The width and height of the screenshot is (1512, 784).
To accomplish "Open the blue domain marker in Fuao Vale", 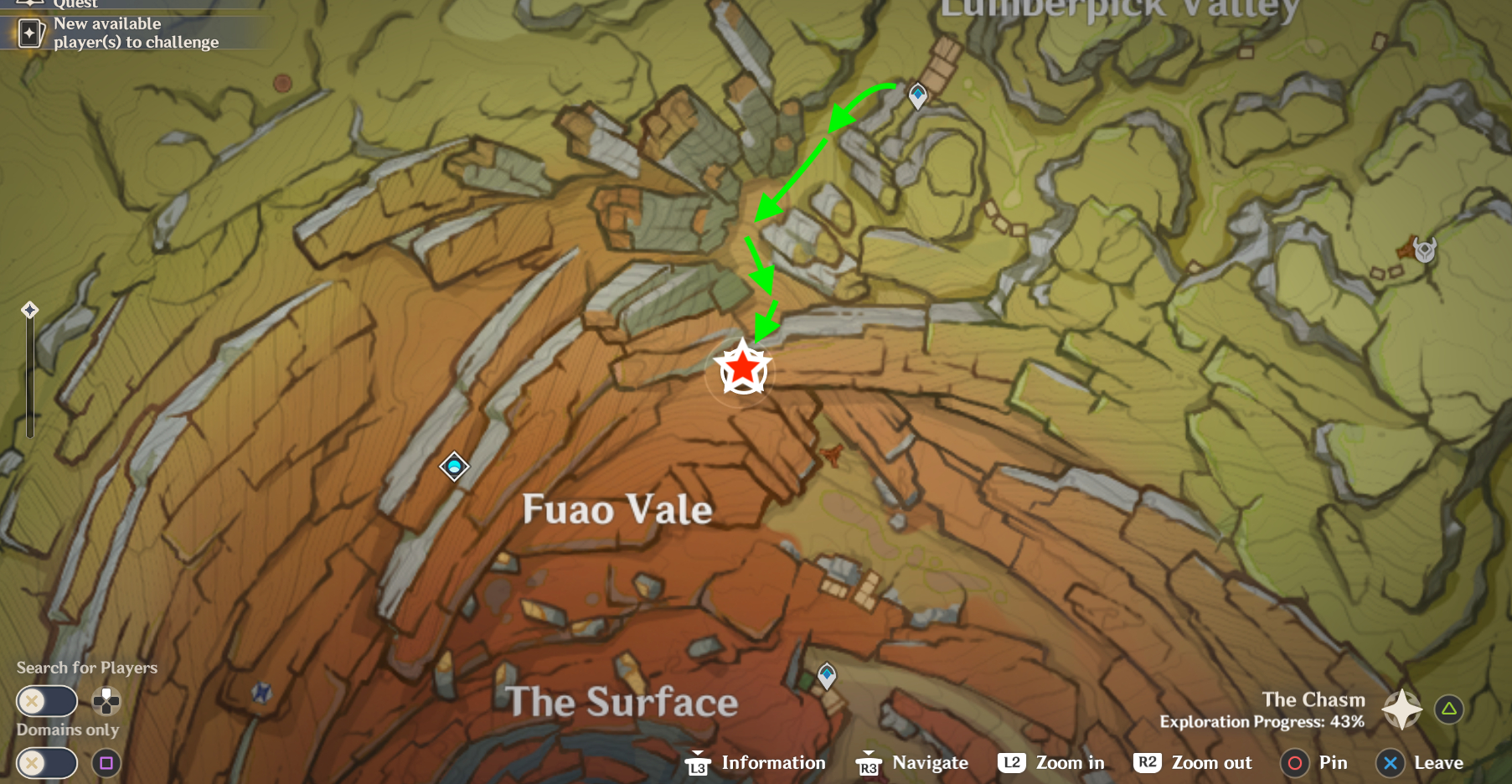I will 453,467.
